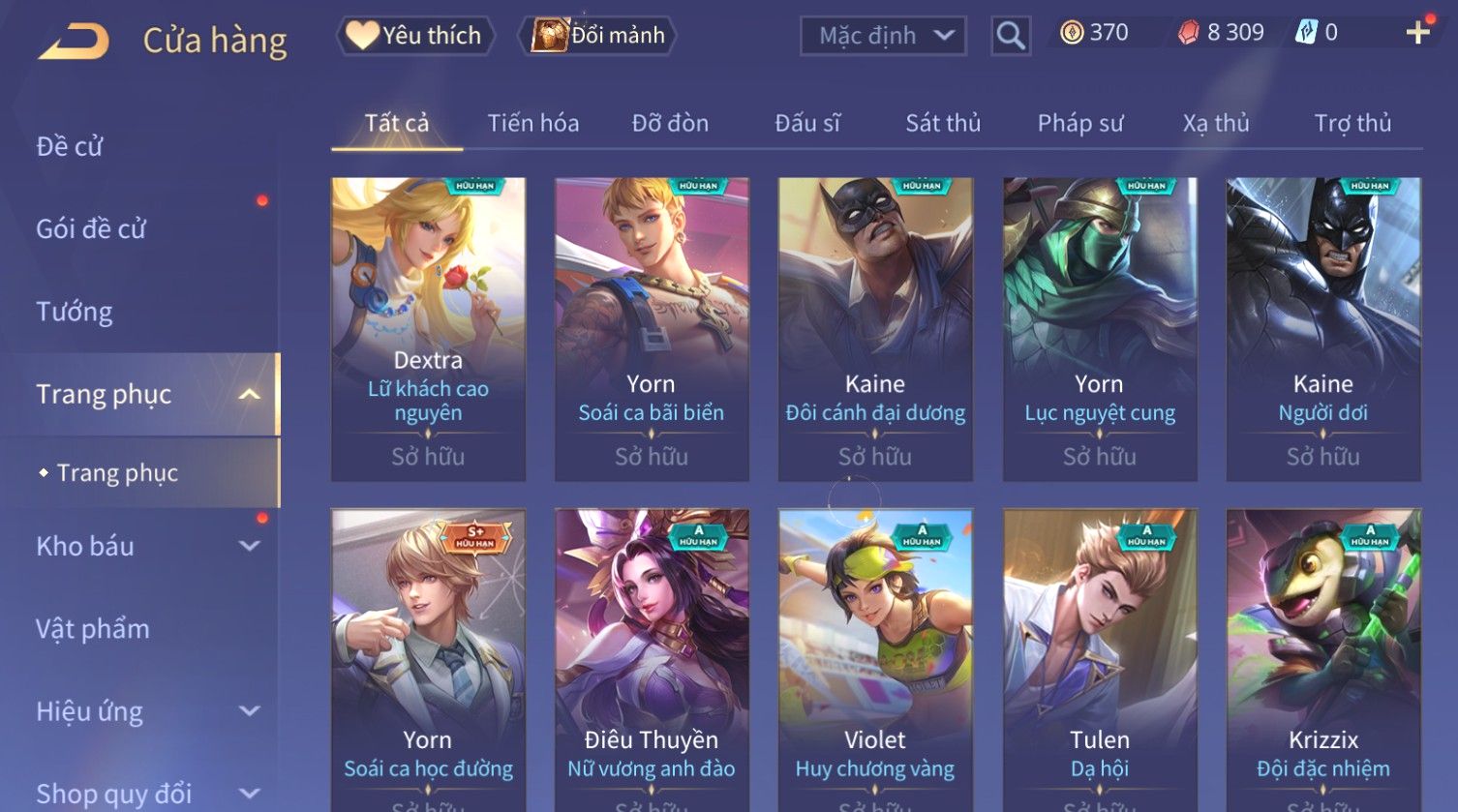This screenshot has width=1458, height=812.
Task: Open the Đổi mảnh exchange
Action: tap(598, 36)
